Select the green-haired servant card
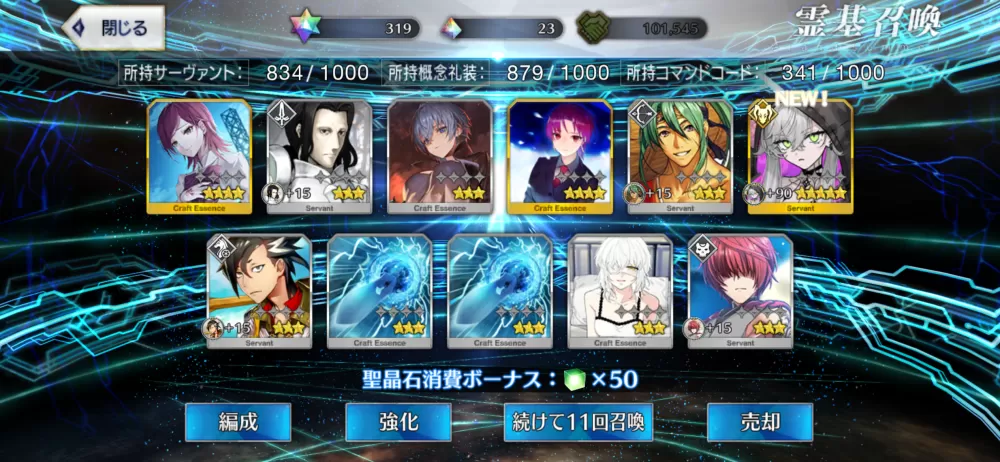The width and height of the screenshot is (1000, 462). pyautogui.click(x=679, y=156)
